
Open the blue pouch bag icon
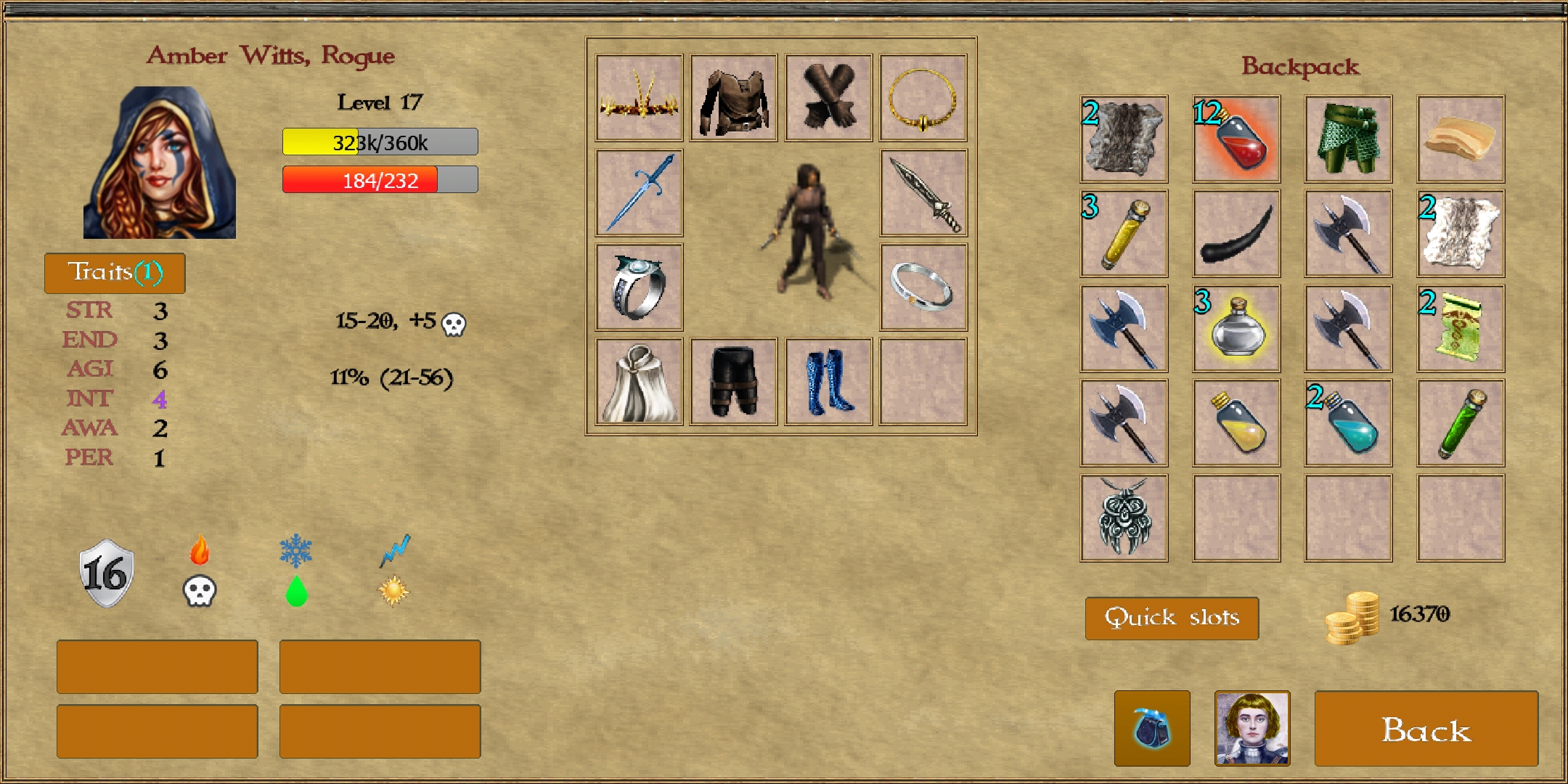click(1152, 728)
